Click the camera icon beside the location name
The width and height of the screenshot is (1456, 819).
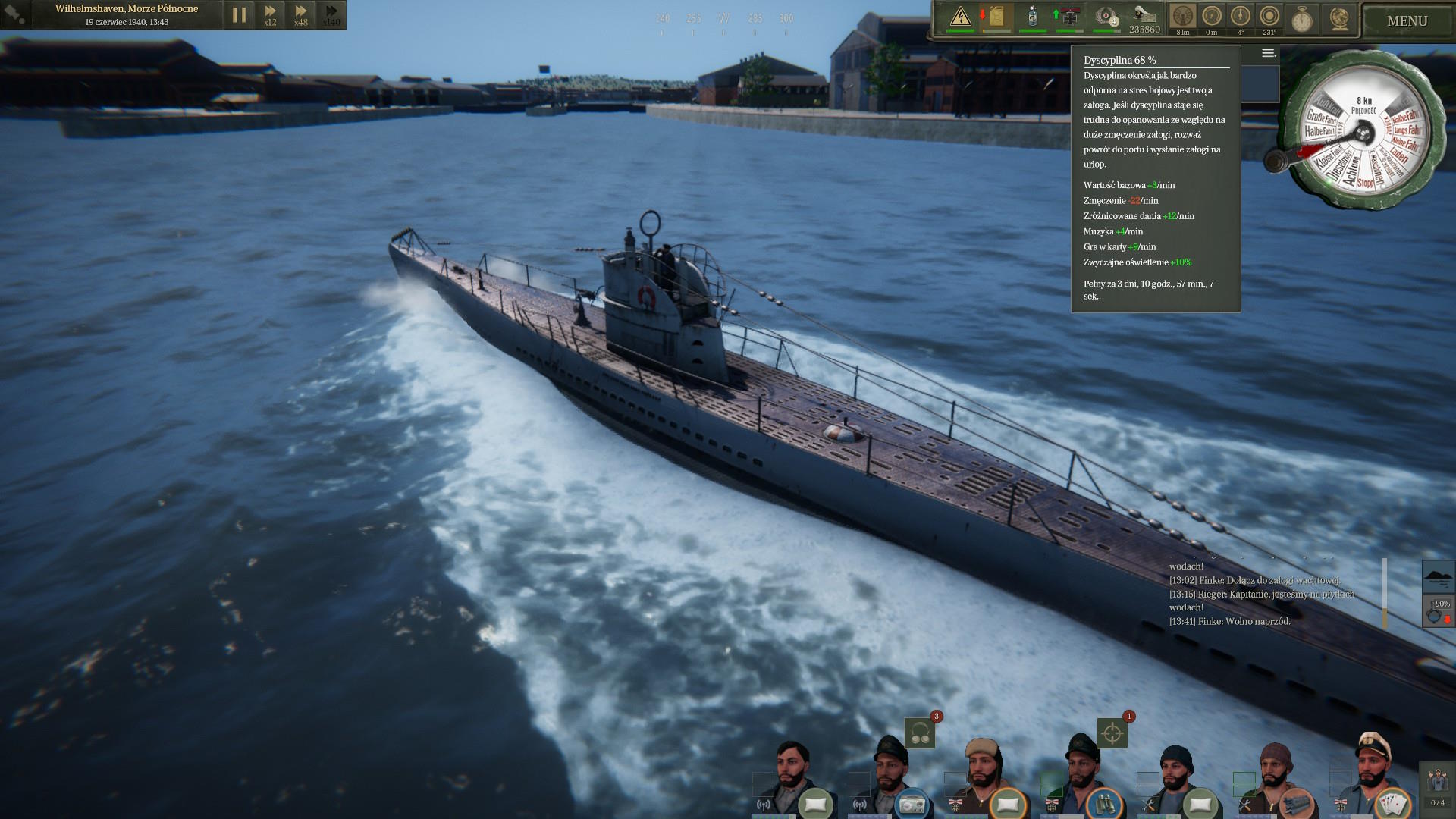(x=15, y=14)
